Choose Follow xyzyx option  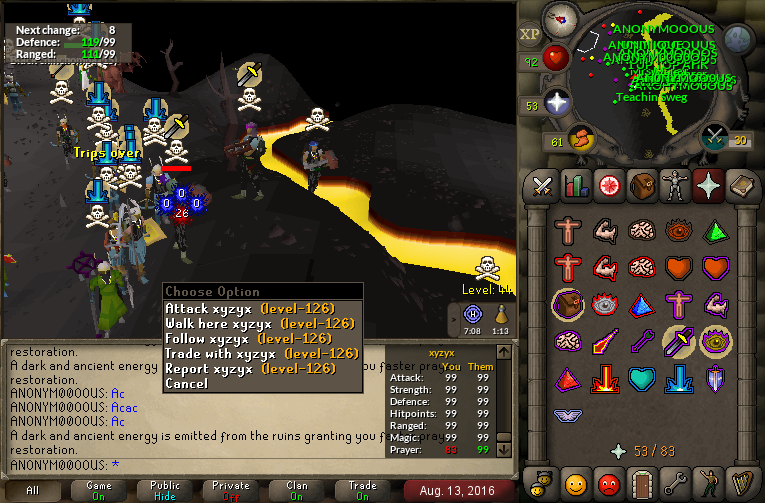point(248,339)
